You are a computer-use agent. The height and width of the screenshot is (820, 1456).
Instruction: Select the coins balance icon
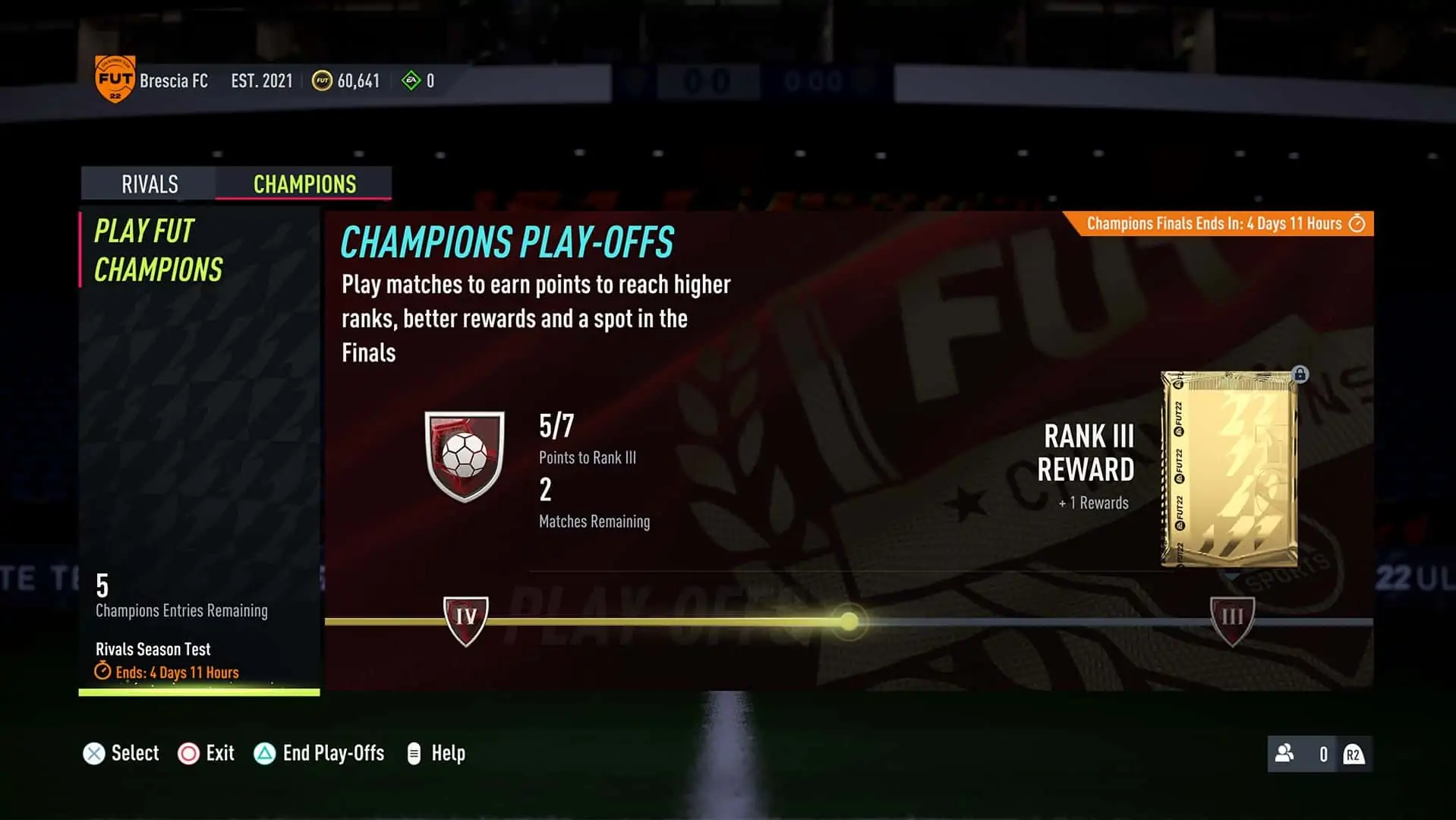(x=323, y=80)
